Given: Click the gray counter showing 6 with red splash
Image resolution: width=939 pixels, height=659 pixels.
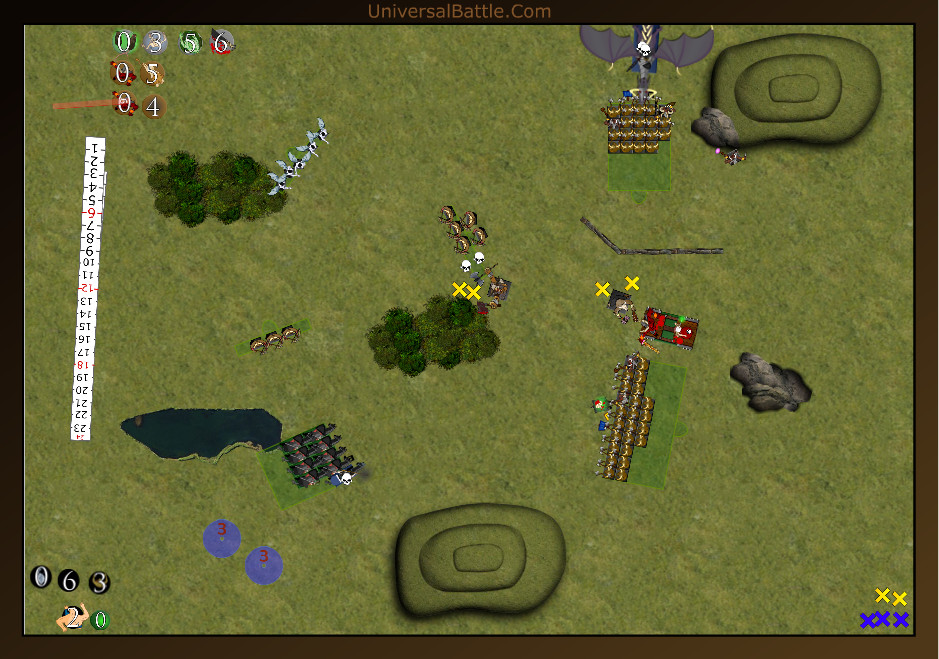Looking at the screenshot, I should click(x=222, y=42).
